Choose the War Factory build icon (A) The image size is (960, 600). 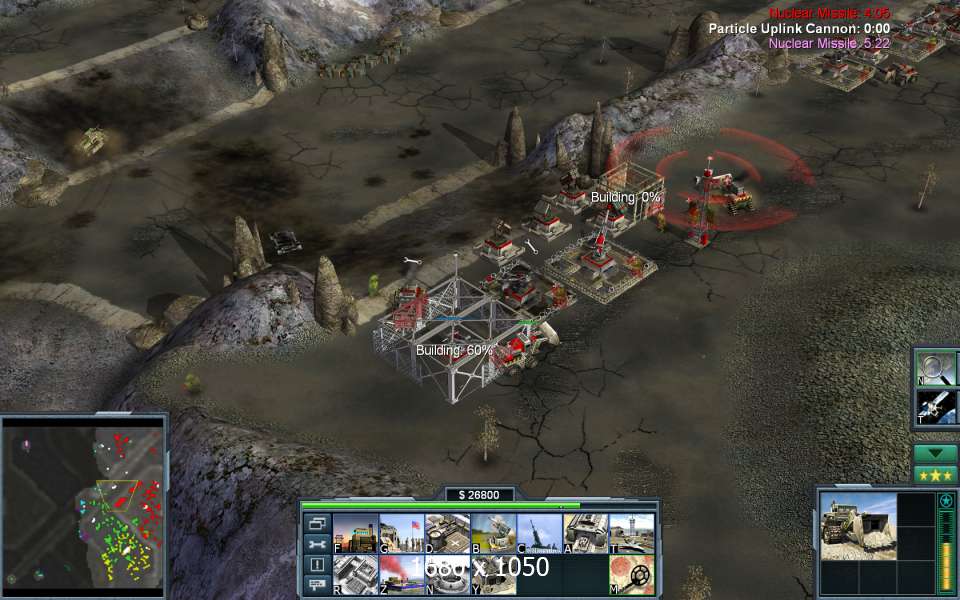click(x=585, y=533)
